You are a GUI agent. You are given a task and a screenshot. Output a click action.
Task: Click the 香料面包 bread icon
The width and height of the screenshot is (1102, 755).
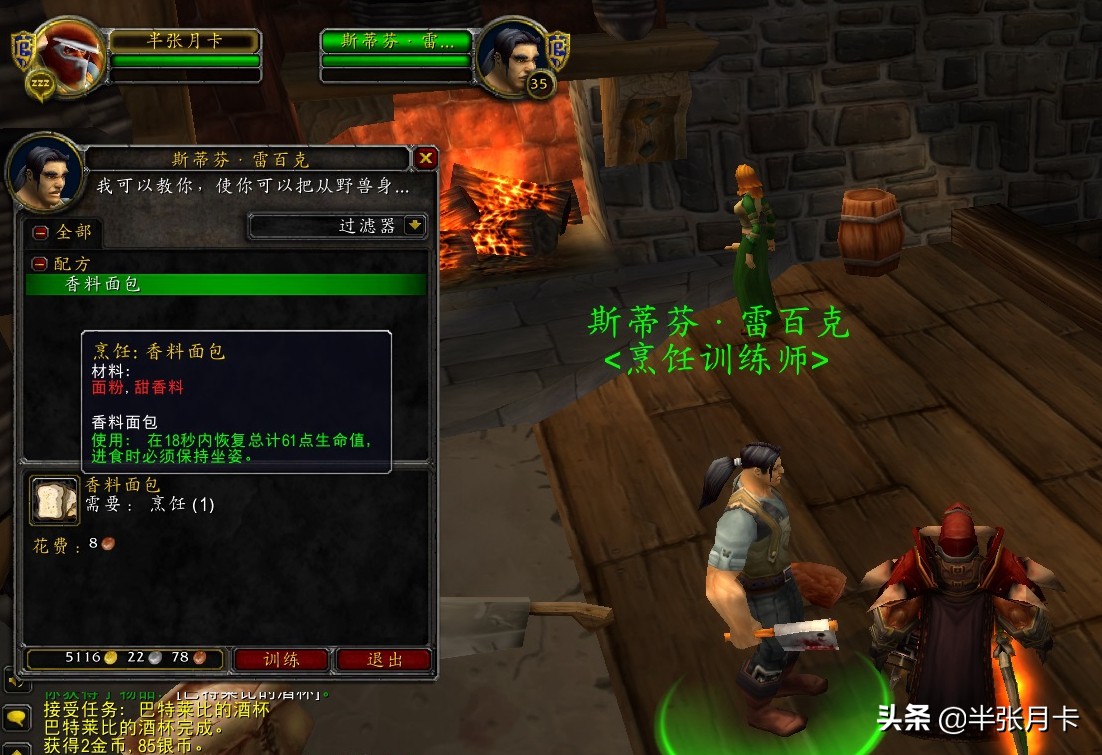tap(54, 501)
